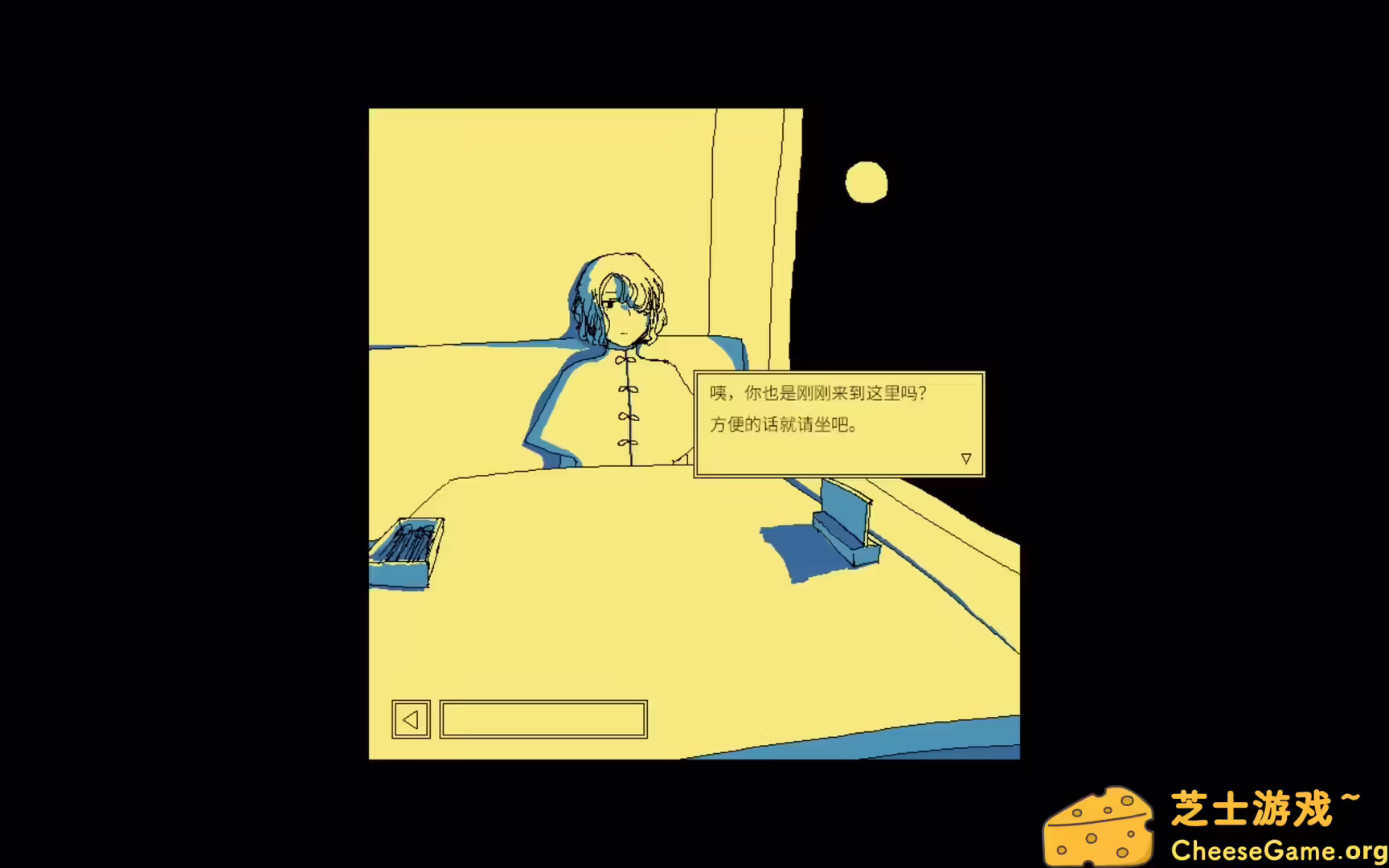Image resolution: width=1389 pixels, height=868 pixels.
Task: Click the moon outside the window
Action: coord(867,183)
